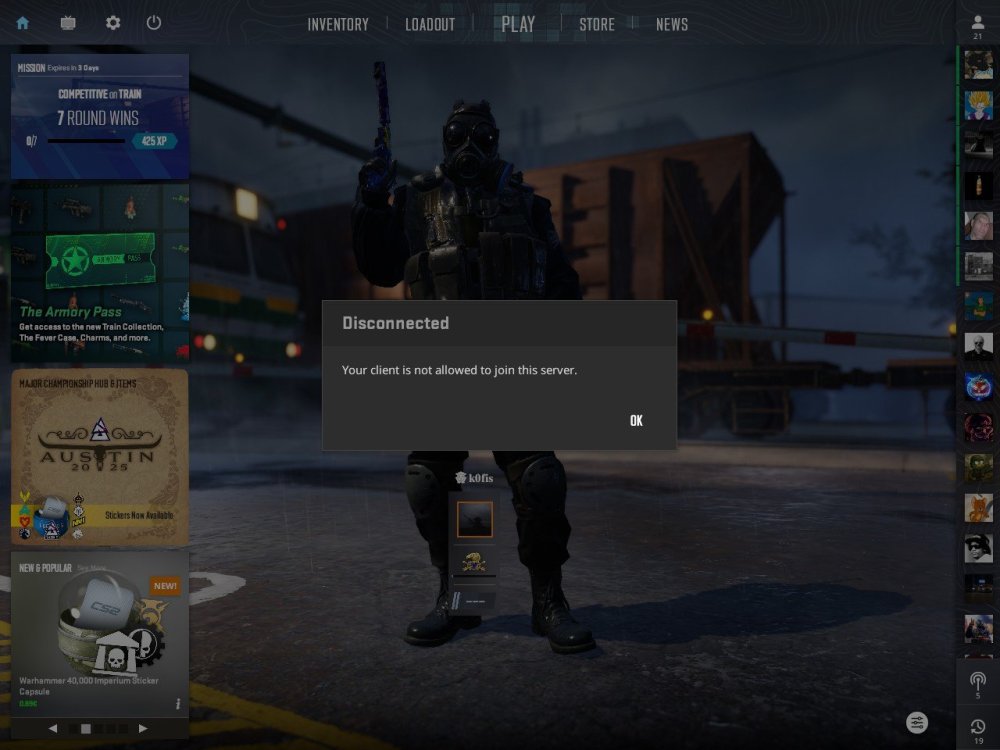Open the broadcast antenna icon

(977, 682)
